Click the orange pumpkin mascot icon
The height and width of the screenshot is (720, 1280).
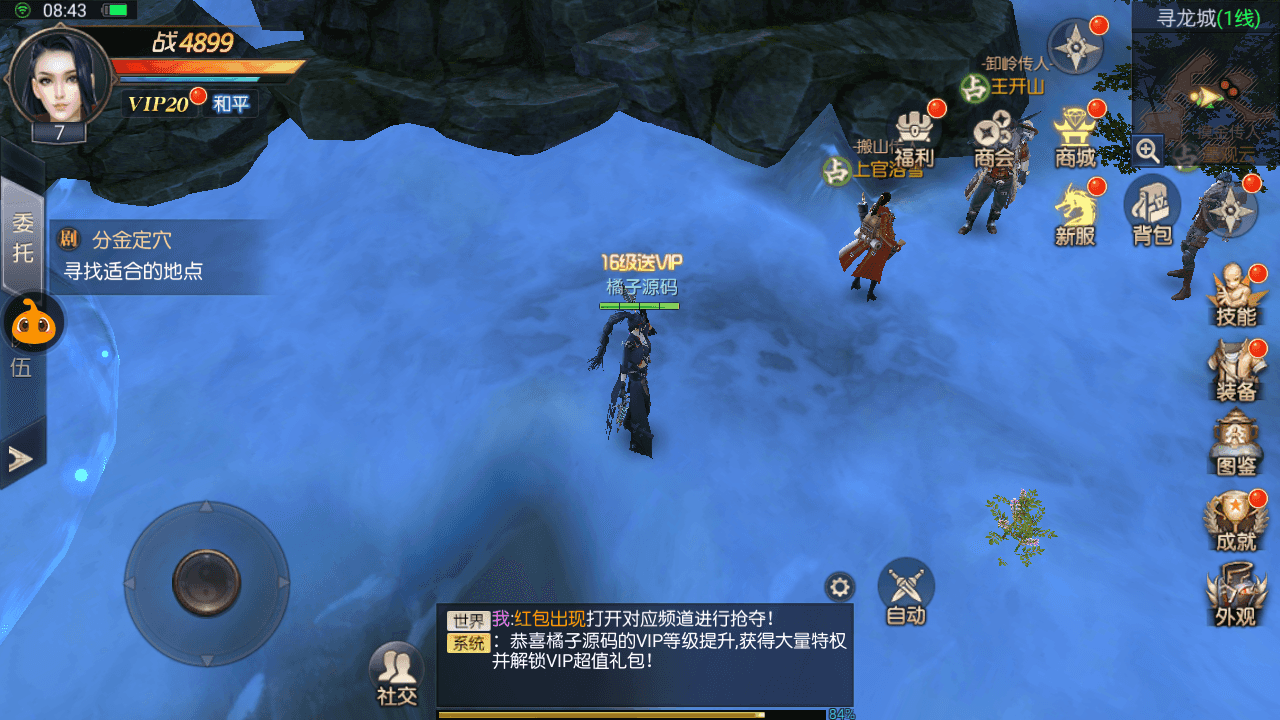[35, 322]
